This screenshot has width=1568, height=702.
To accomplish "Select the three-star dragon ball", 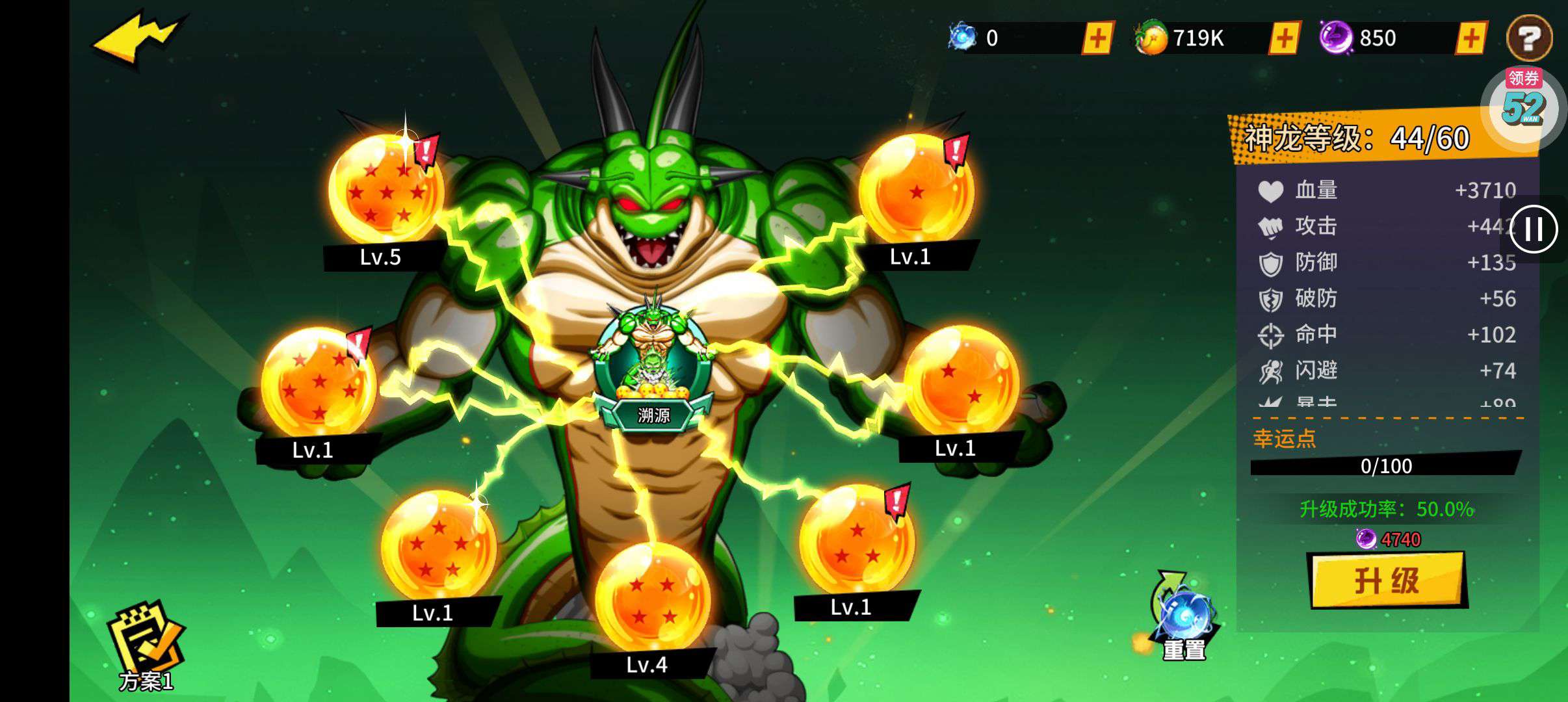I will coord(857,541).
